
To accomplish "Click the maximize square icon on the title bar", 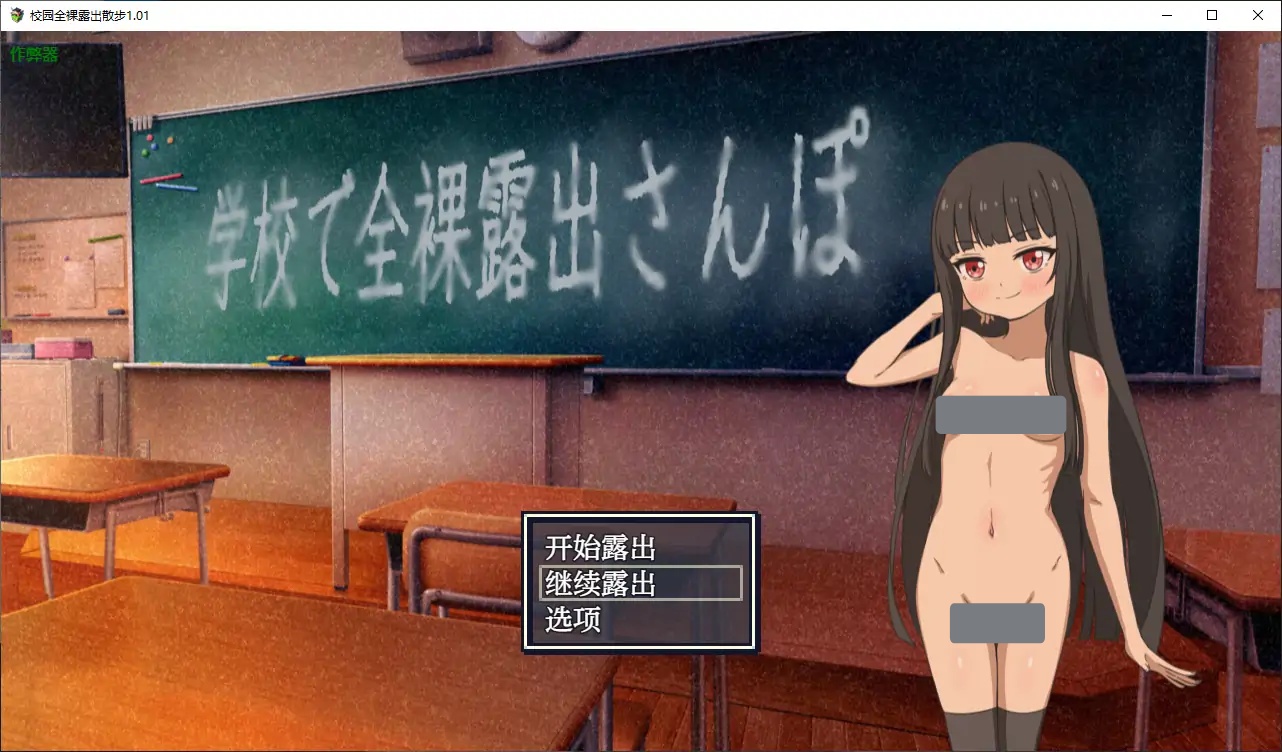I will tap(1211, 15).
